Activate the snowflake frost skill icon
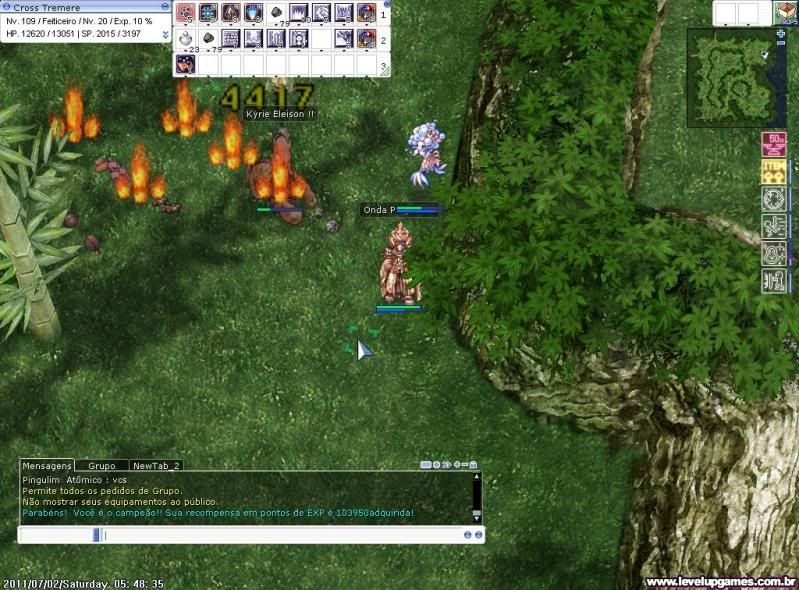The width and height of the screenshot is (799, 590). 208,13
